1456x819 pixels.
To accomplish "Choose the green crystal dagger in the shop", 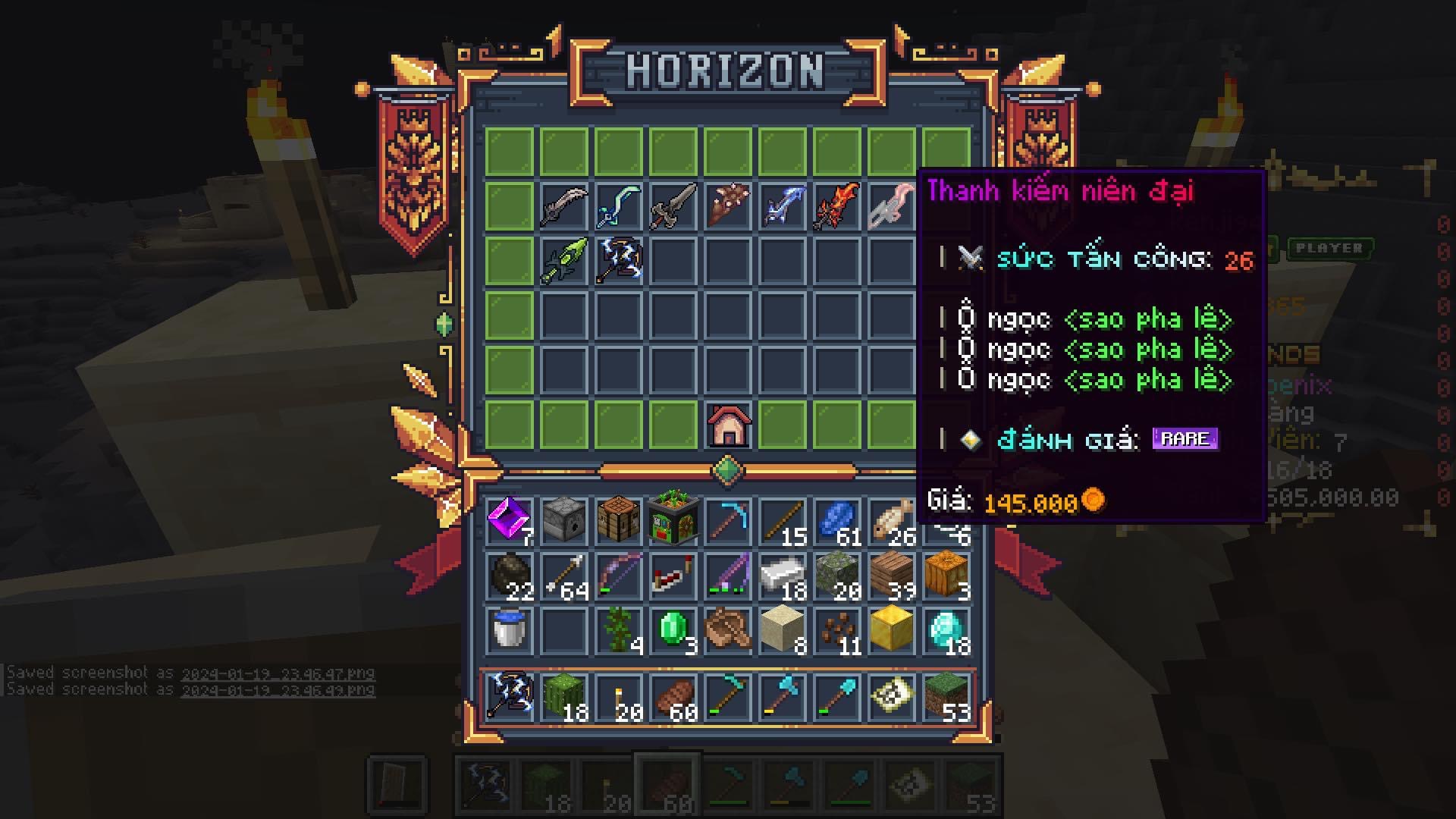I will pos(563,260).
